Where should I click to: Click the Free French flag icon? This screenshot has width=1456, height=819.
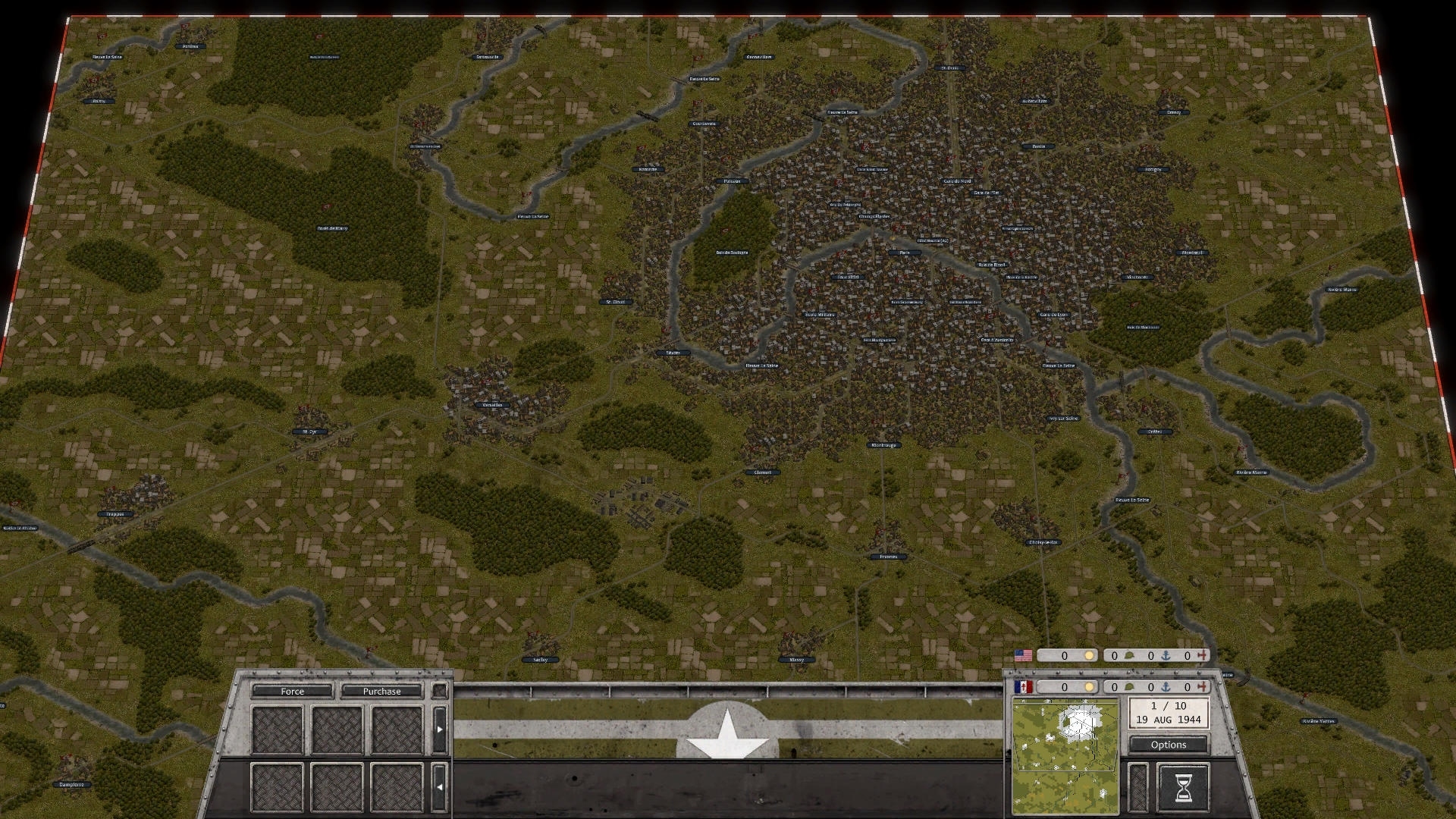click(x=1024, y=686)
